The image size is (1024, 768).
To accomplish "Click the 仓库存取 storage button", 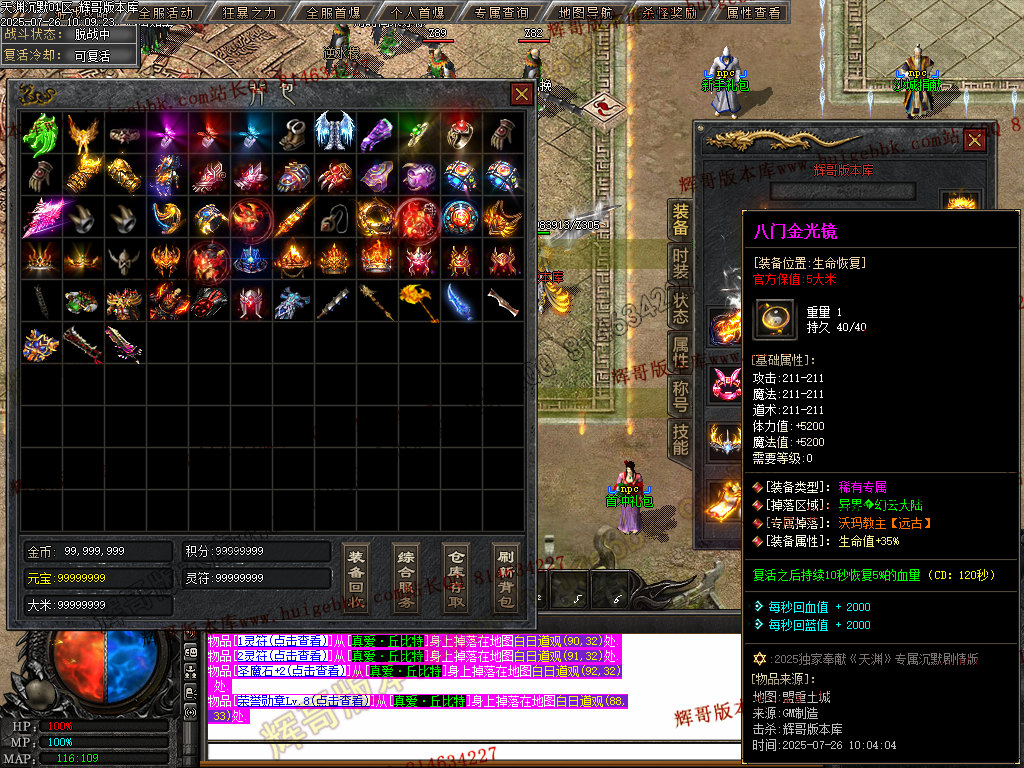I will click(456, 578).
